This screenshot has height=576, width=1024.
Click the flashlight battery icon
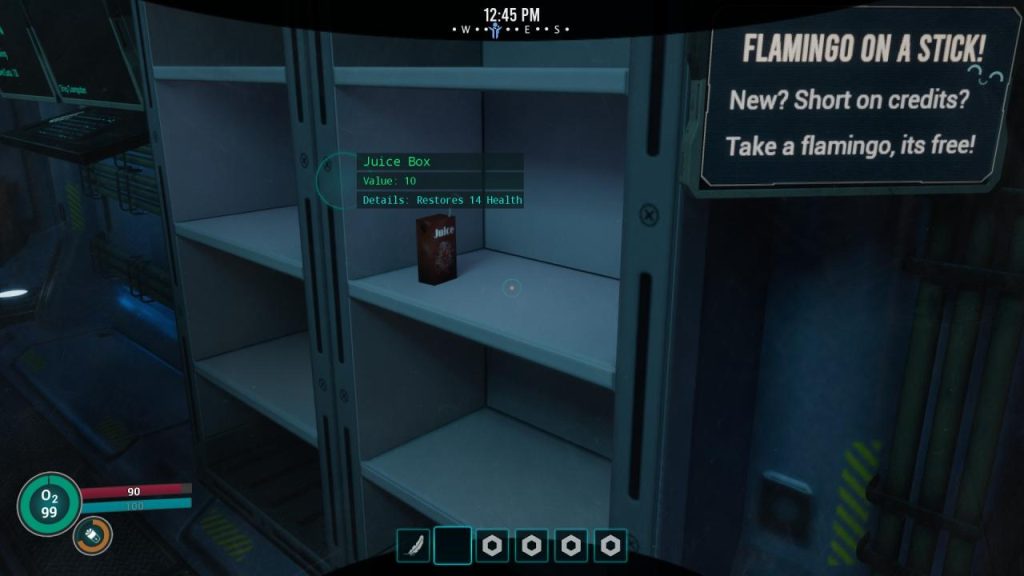(92, 537)
